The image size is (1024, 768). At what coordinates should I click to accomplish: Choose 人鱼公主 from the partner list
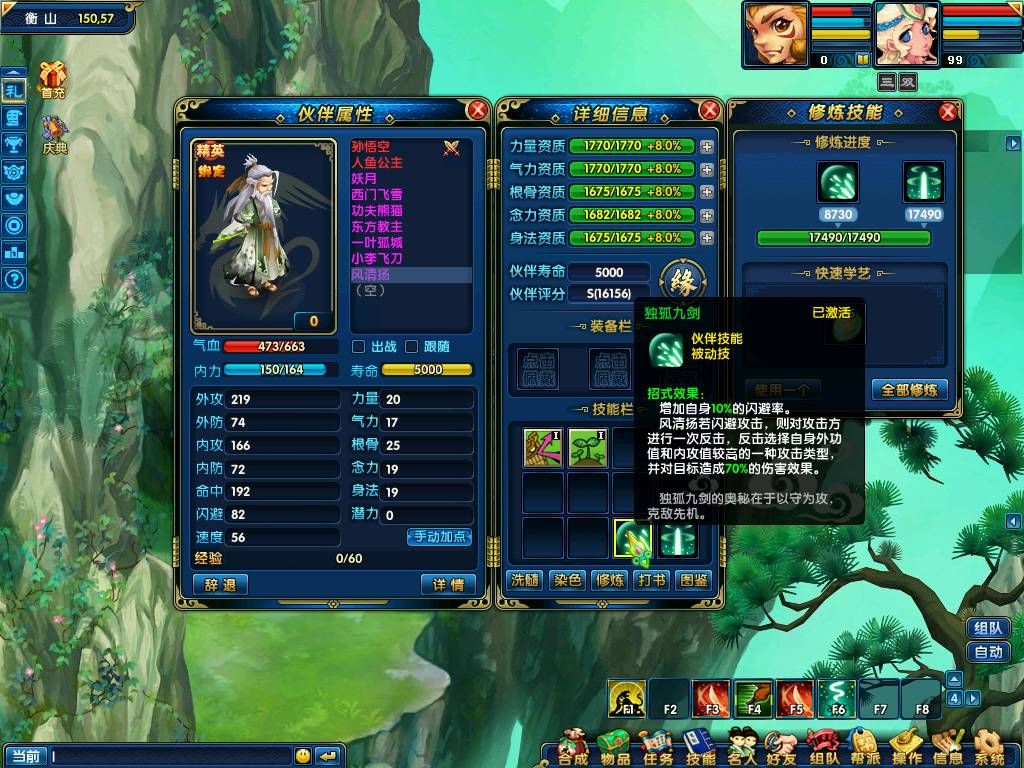pos(377,162)
